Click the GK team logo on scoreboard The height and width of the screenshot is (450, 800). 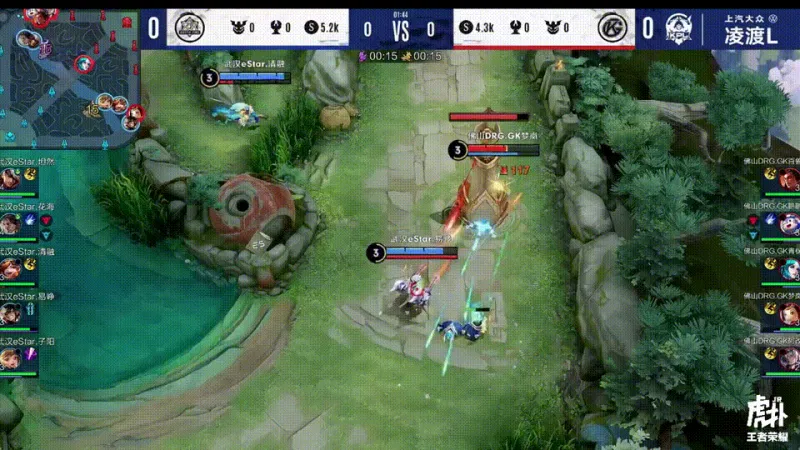(614, 28)
